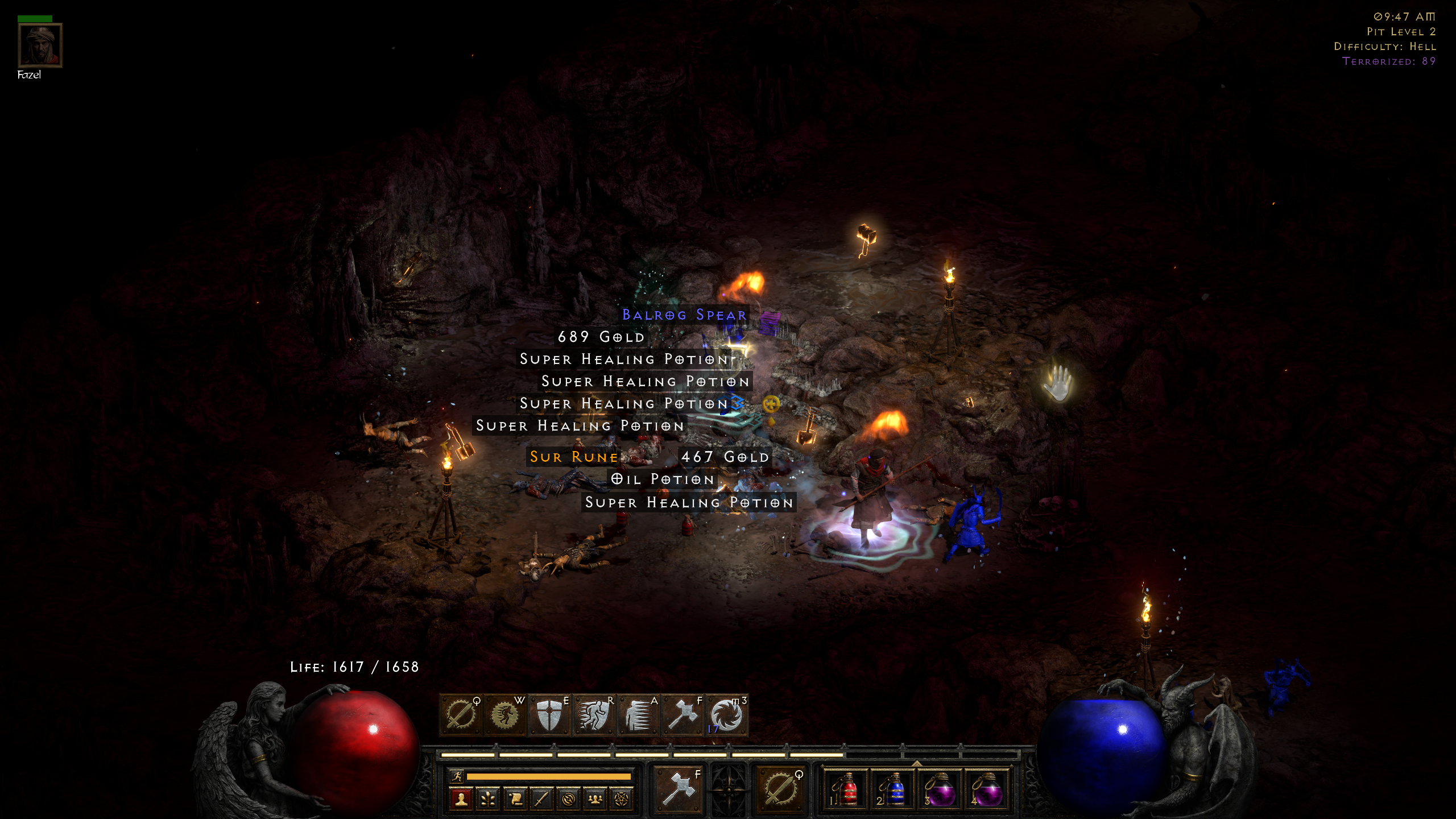Image resolution: width=1456 pixels, height=819 pixels.
Task: Activate the swirl skill with 17 charges
Action: (x=726, y=715)
